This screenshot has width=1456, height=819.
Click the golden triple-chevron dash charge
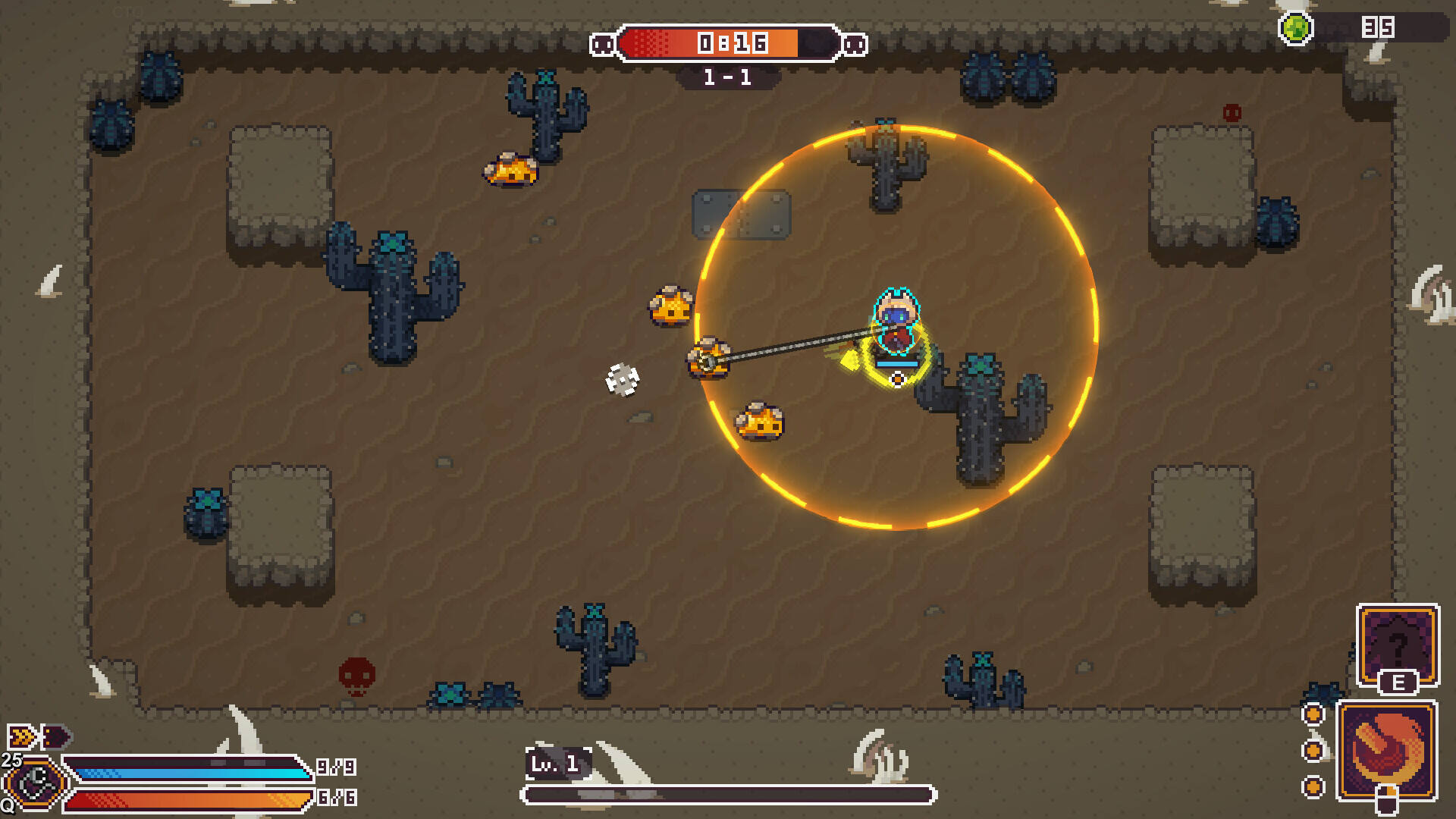(x=21, y=736)
